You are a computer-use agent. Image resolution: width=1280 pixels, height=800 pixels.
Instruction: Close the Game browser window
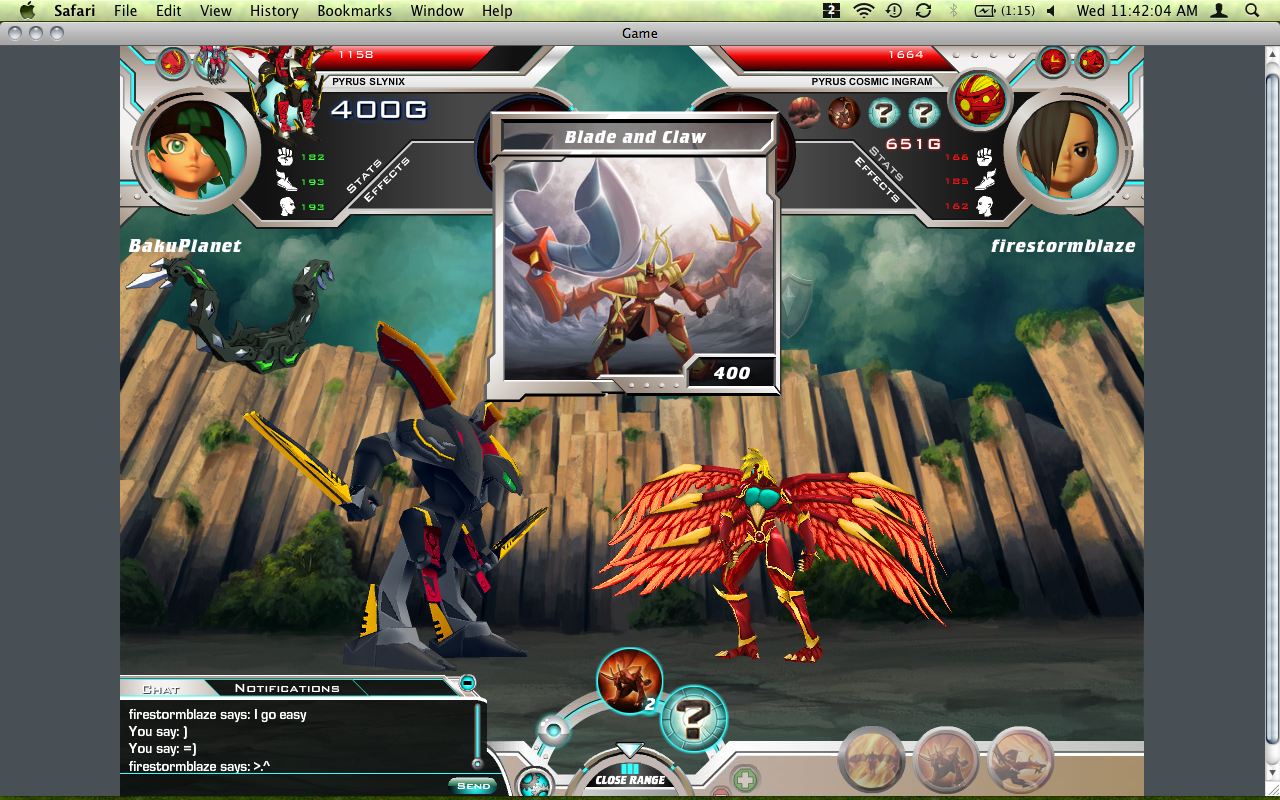[14, 33]
